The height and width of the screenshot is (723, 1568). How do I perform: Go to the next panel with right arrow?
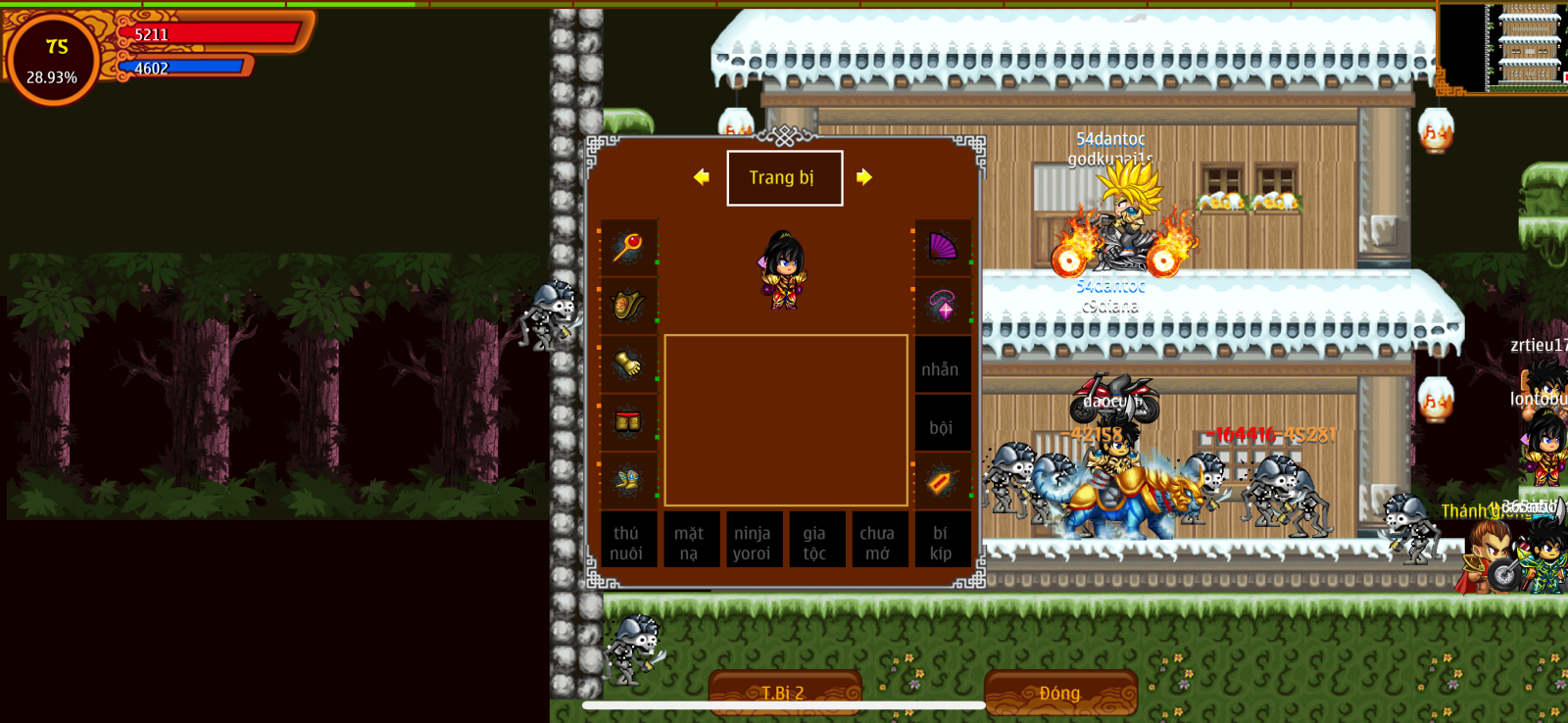click(x=863, y=177)
